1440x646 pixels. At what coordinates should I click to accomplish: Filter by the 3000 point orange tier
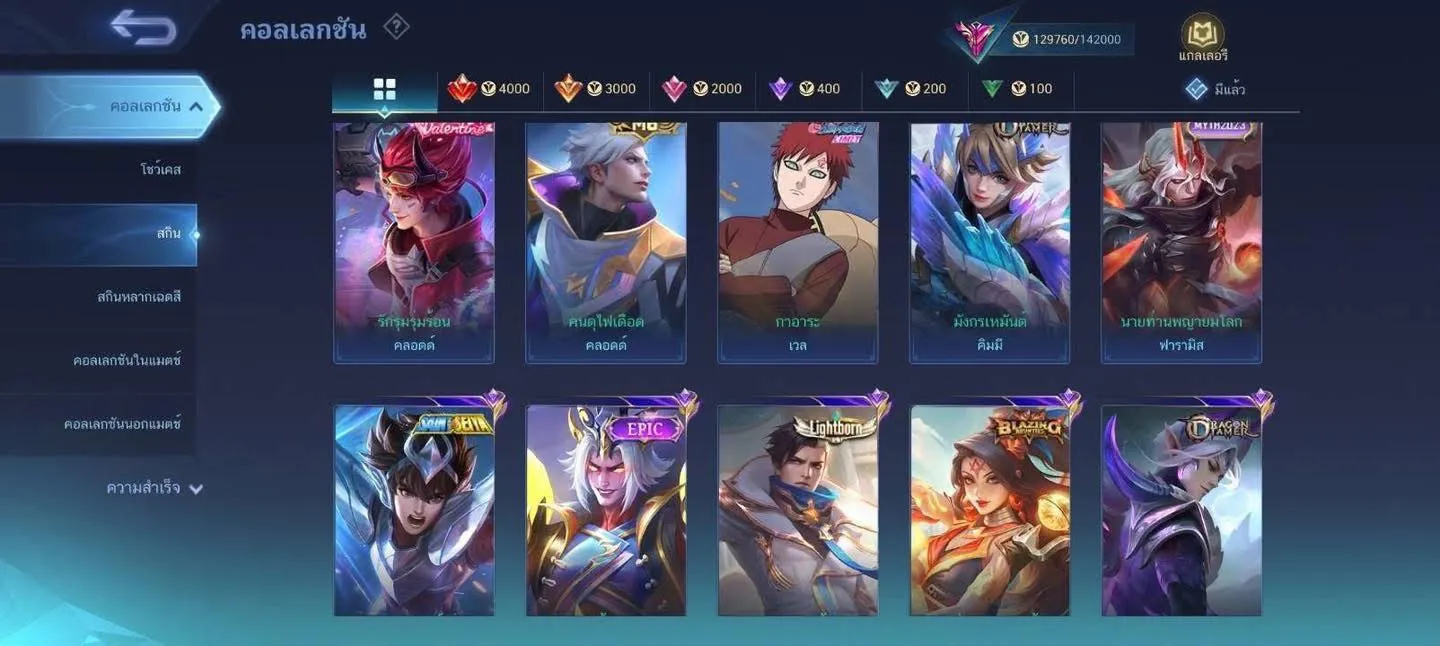tap(596, 89)
